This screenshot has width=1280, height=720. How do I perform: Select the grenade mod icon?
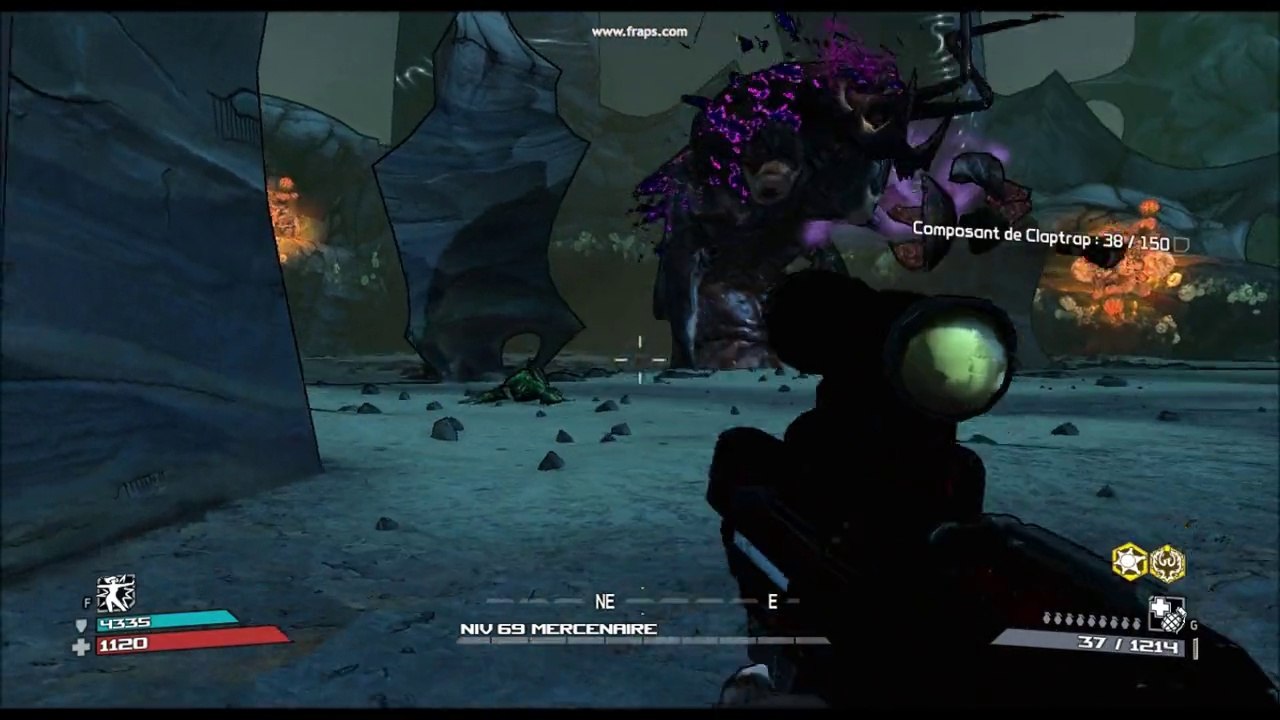pyautogui.click(x=1166, y=615)
